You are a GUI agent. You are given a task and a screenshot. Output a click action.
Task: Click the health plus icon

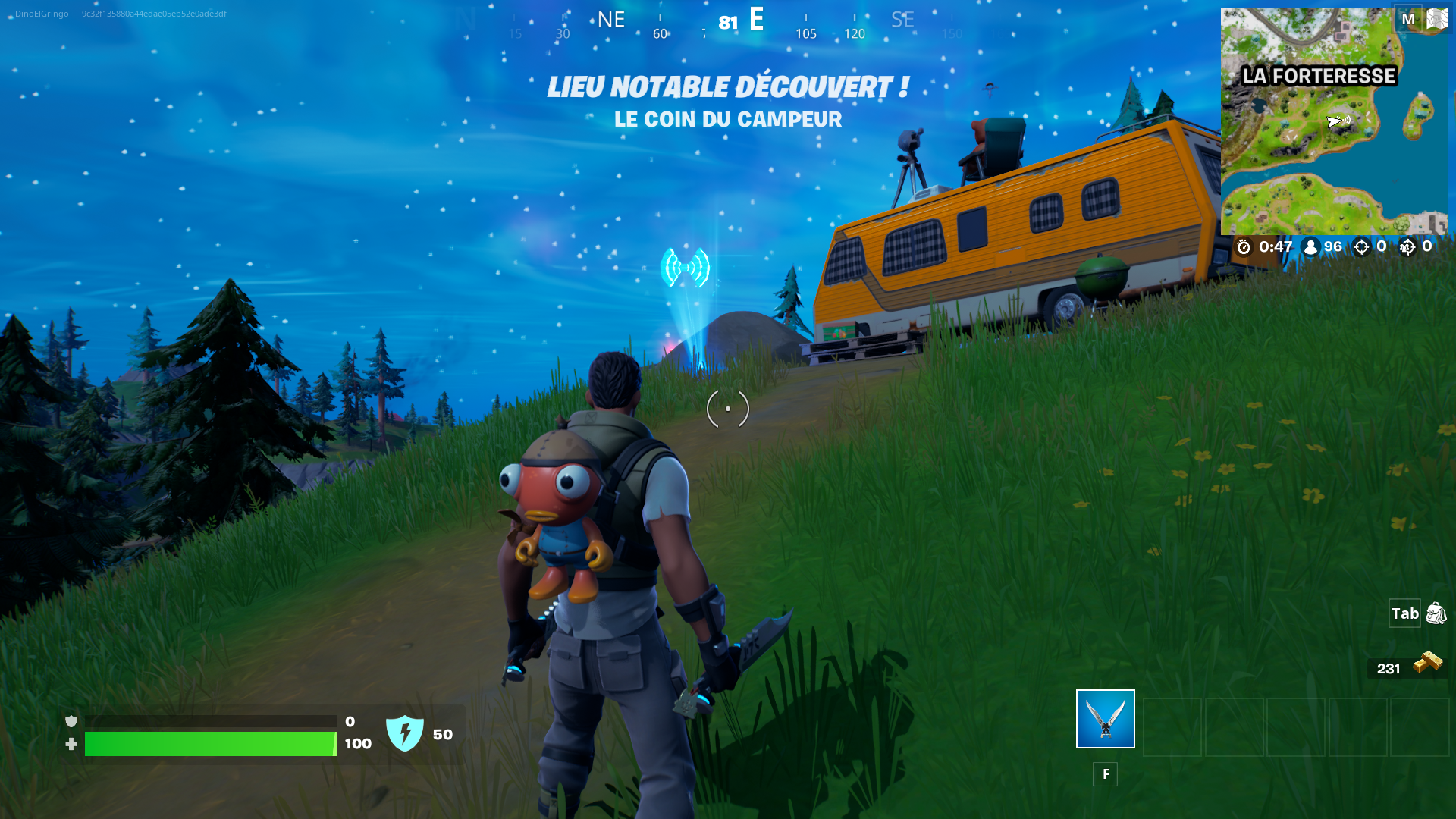click(71, 744)
